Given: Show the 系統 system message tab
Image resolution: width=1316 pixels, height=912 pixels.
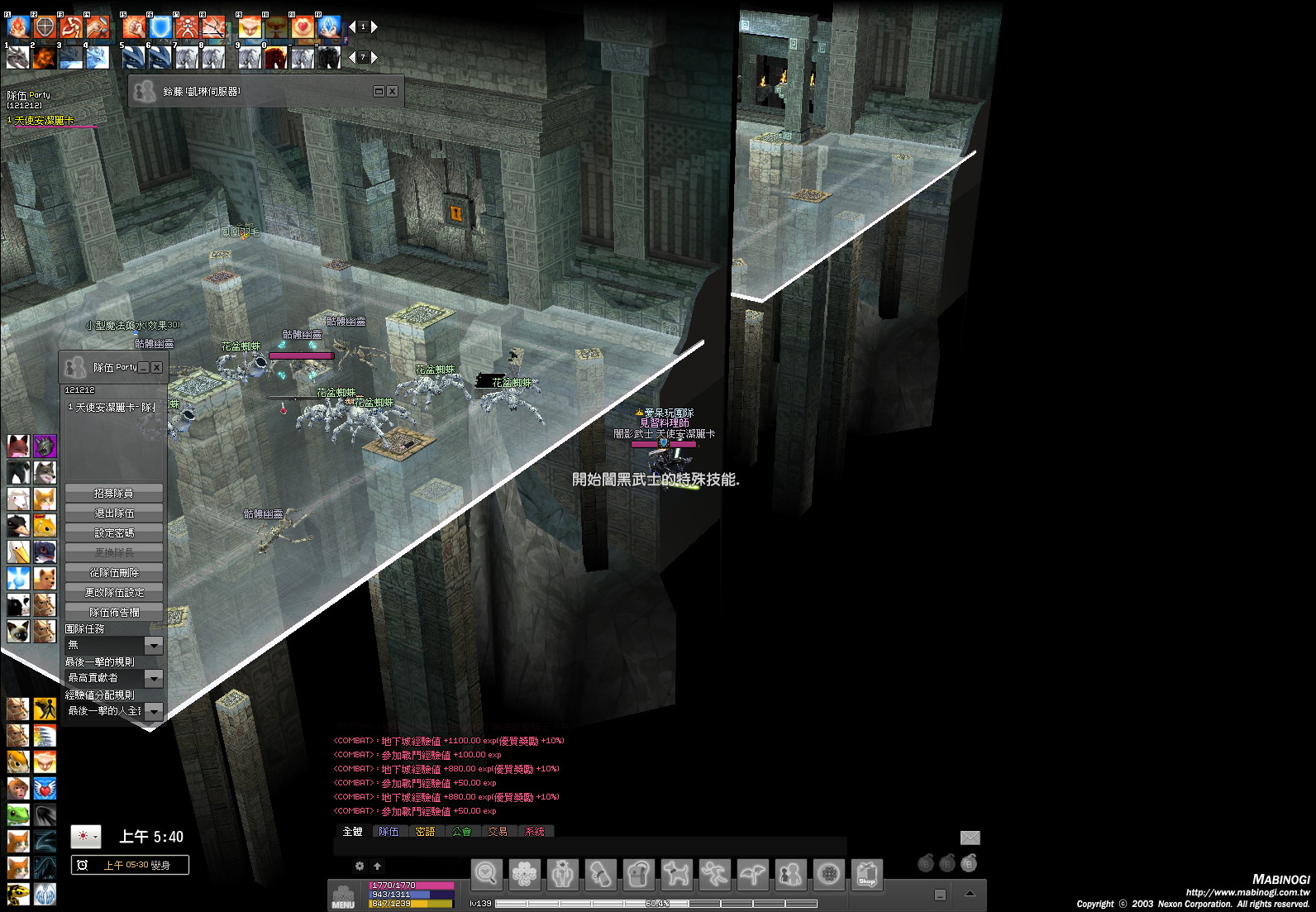Looking at the screenshot, I should coord(535,831).
